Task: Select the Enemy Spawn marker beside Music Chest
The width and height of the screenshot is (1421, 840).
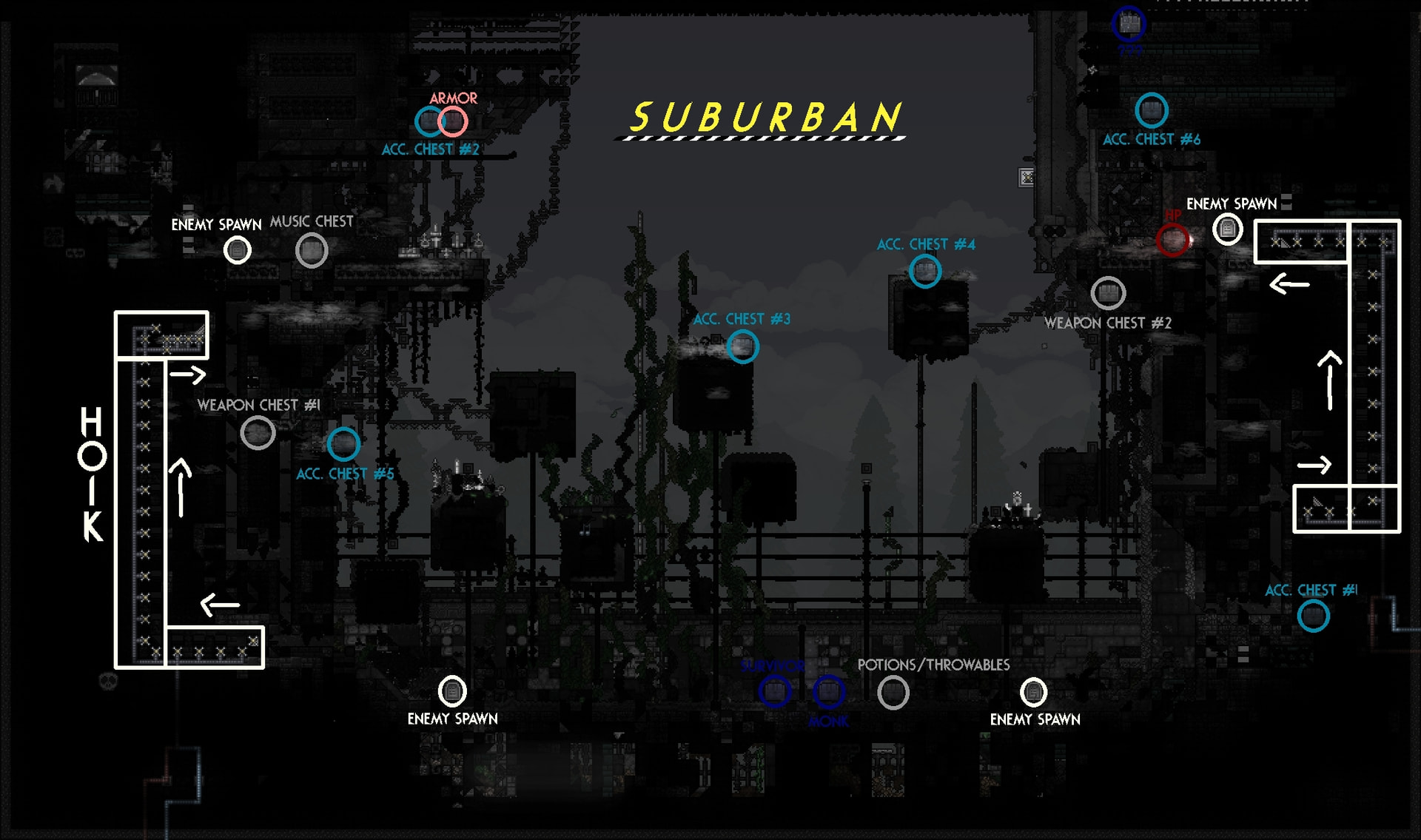Action: 238,251
